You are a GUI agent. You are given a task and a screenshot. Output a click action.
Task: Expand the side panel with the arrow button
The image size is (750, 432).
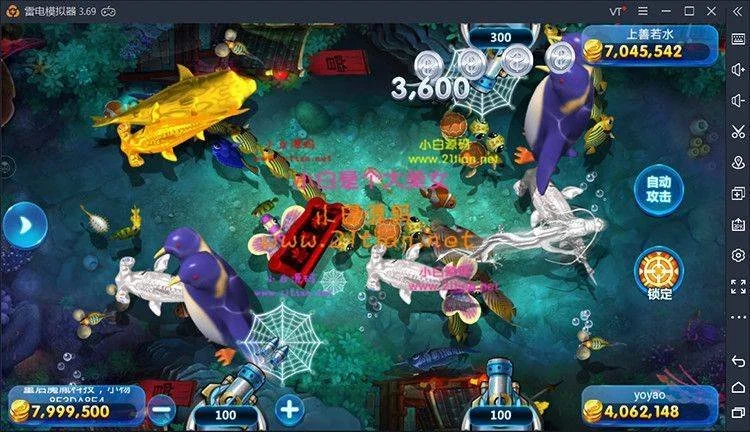[x=23, y=225]
